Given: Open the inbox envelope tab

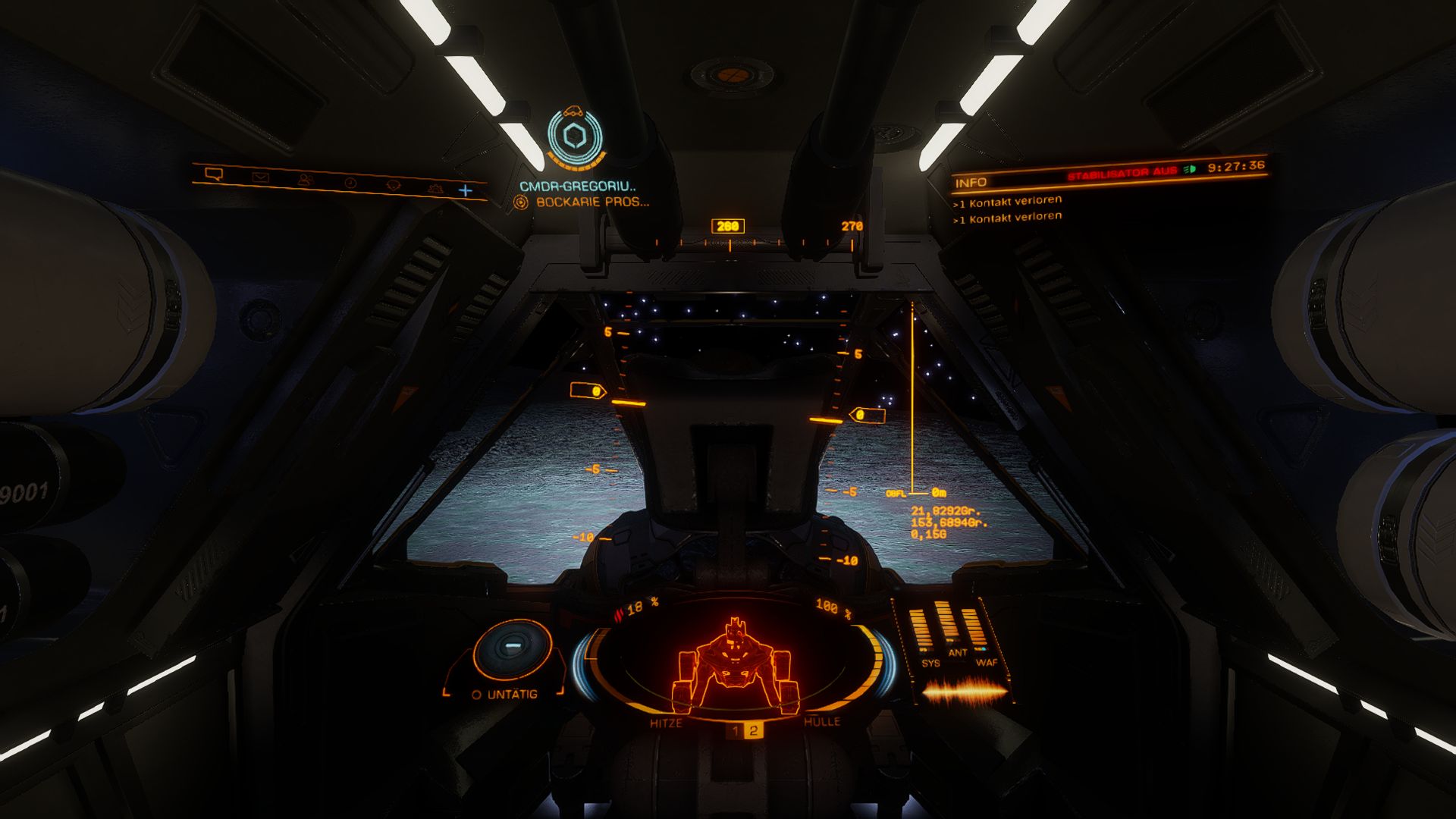Looking at the screenshot, I should 260,177.
